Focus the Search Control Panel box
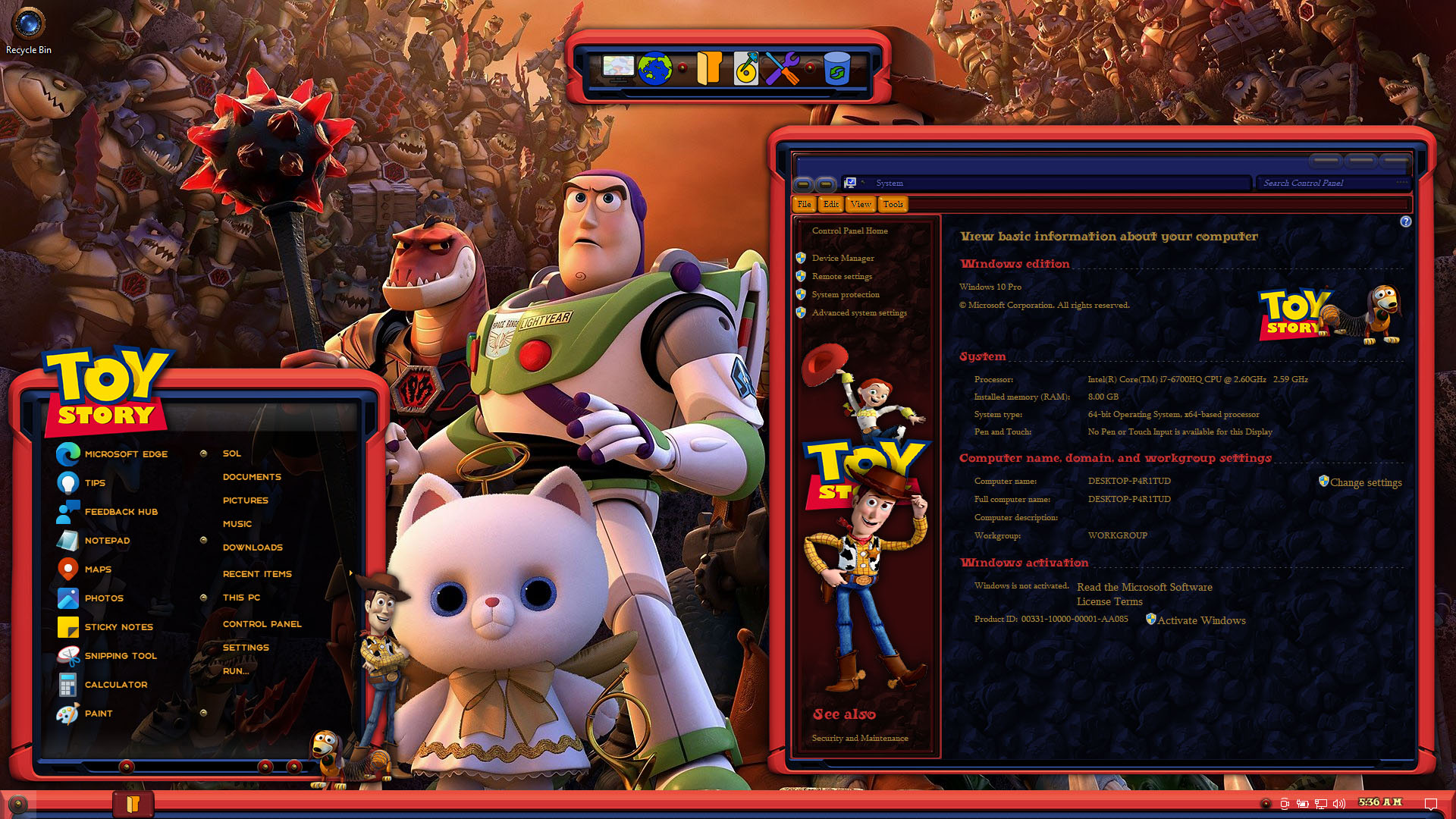The height and width of the screenshot is (819, 1456). point(1327,184)
